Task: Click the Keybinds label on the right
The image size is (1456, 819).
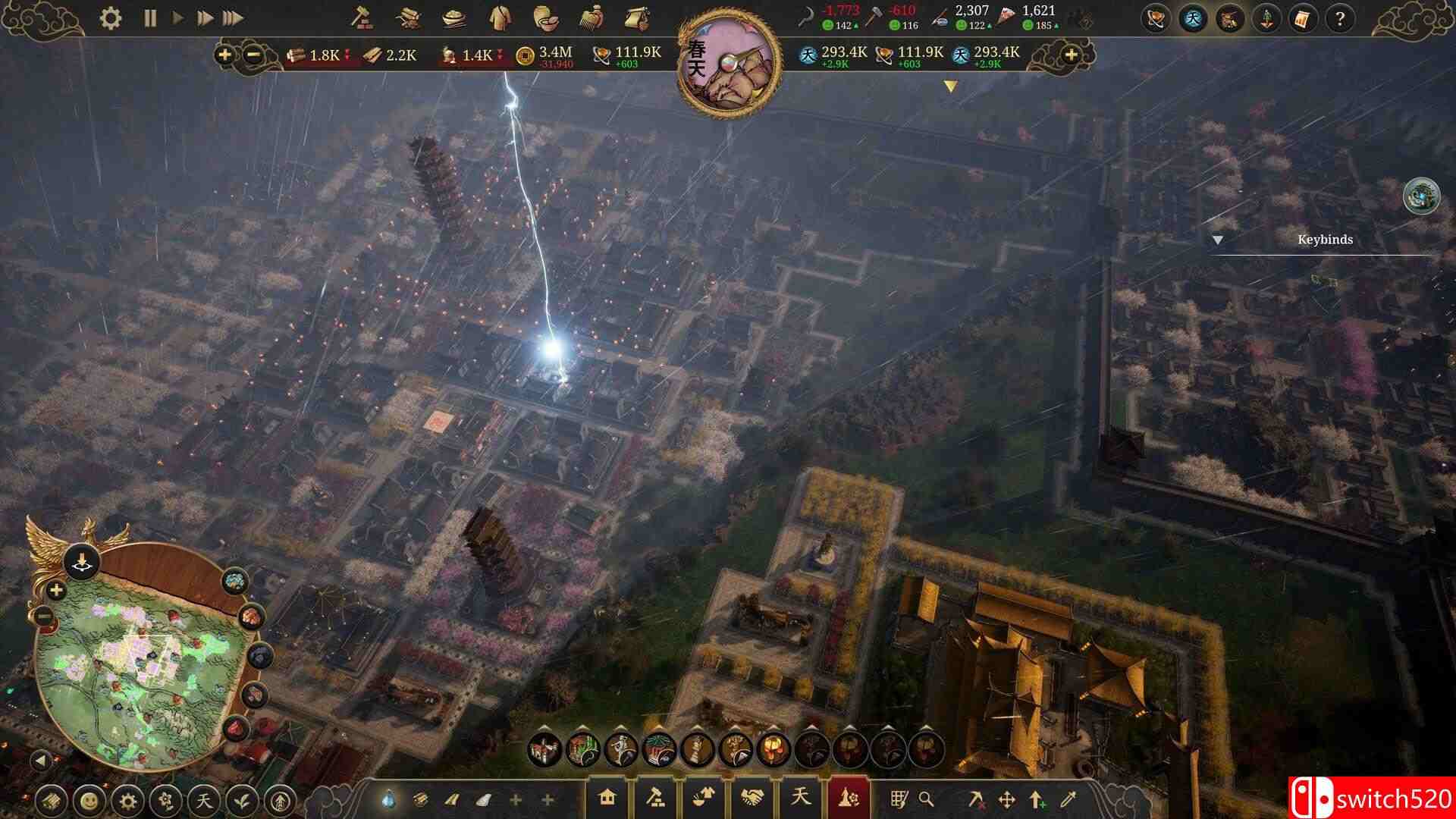Action: (1326, 240)
